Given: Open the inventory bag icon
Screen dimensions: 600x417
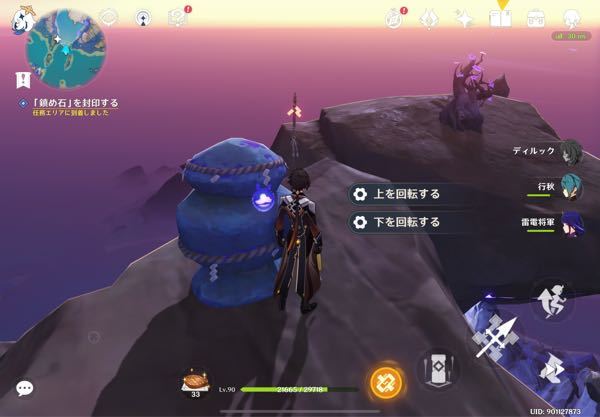Looking at the screenshot, I should [x=536, y=18].
